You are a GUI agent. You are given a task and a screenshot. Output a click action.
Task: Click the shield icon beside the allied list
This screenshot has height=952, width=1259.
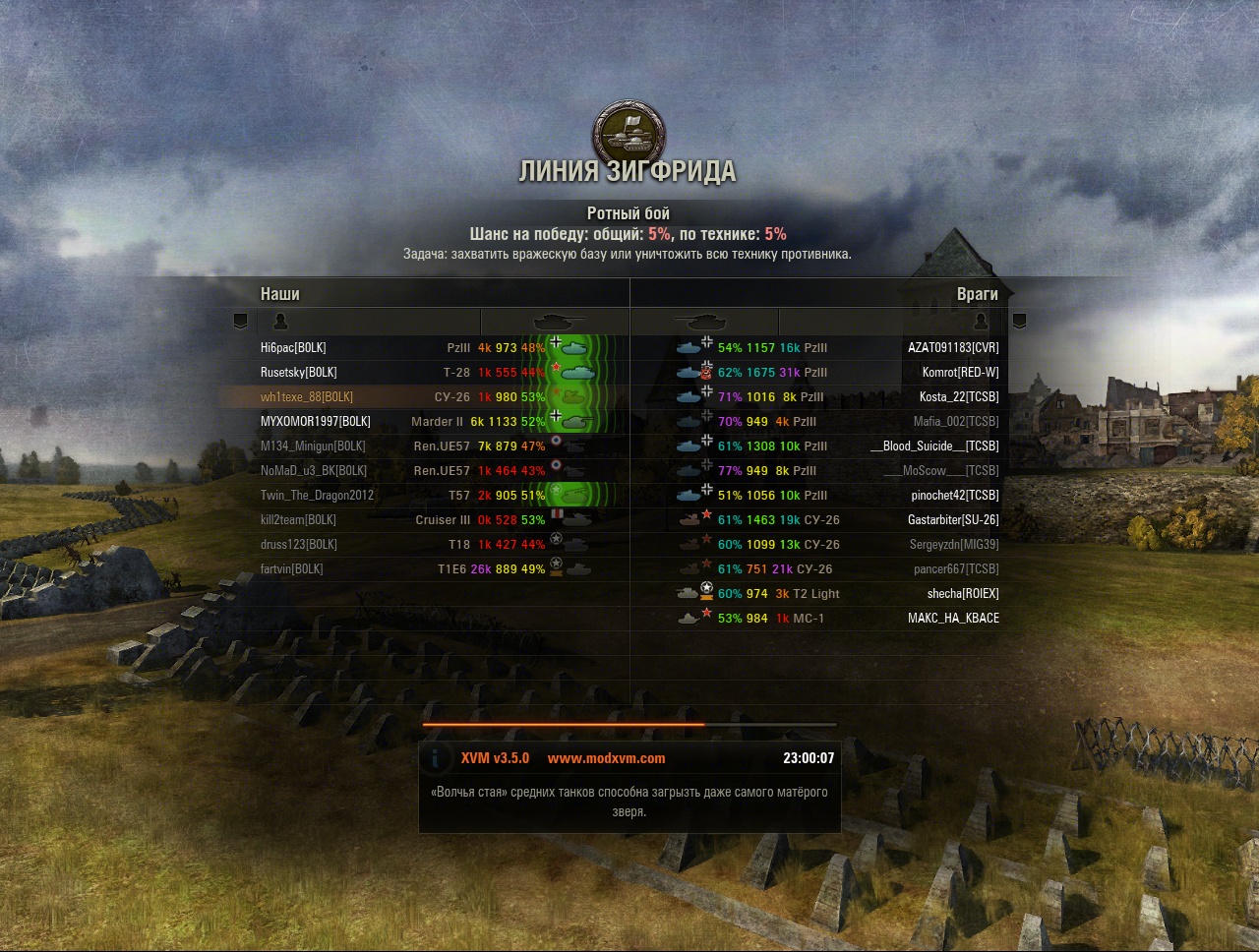tap(240, 322)
